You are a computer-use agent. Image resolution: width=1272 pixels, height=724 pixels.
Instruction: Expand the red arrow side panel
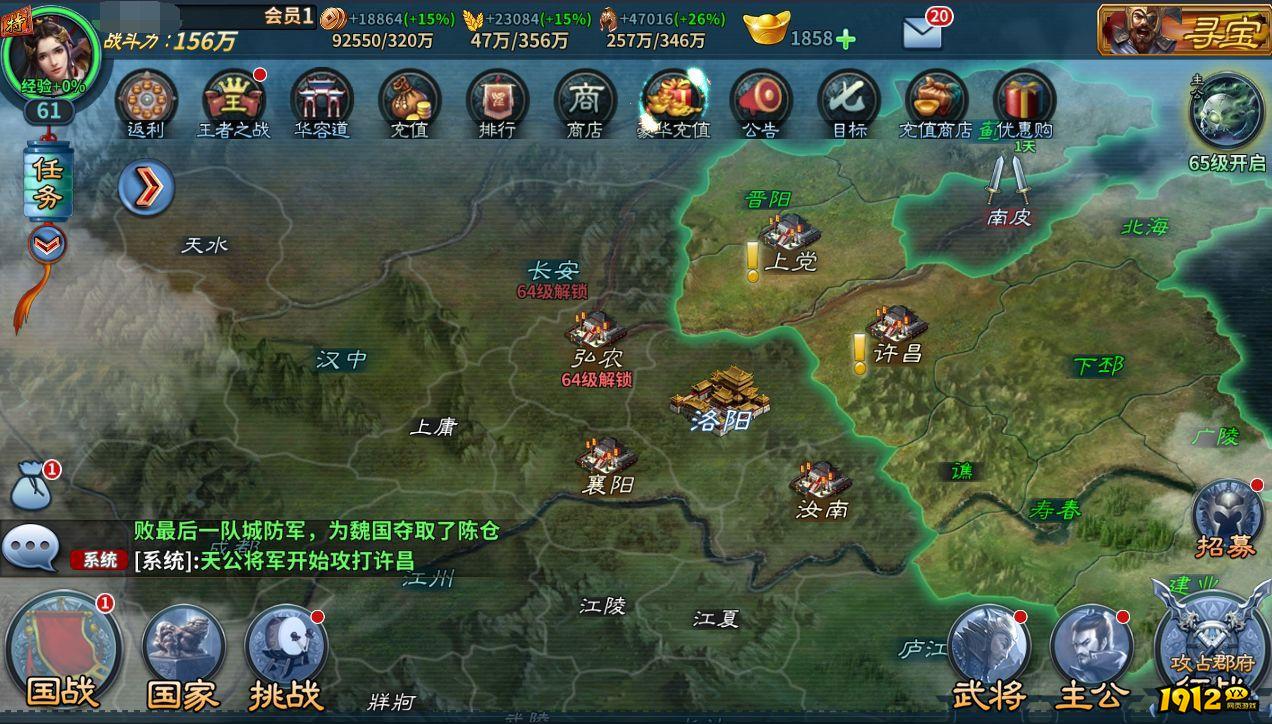(146, 187)
